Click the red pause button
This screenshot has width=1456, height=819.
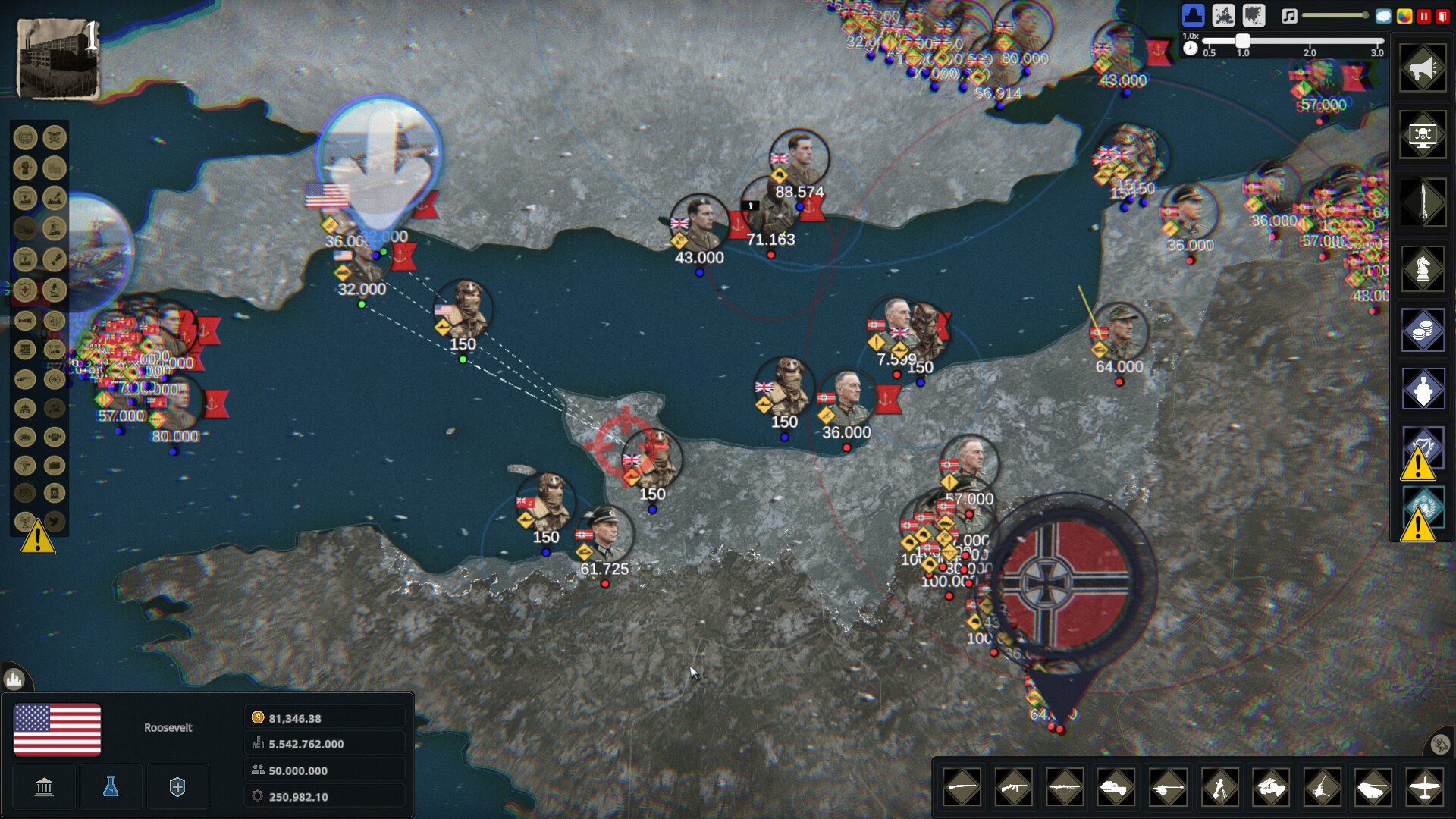point(1423,16)
